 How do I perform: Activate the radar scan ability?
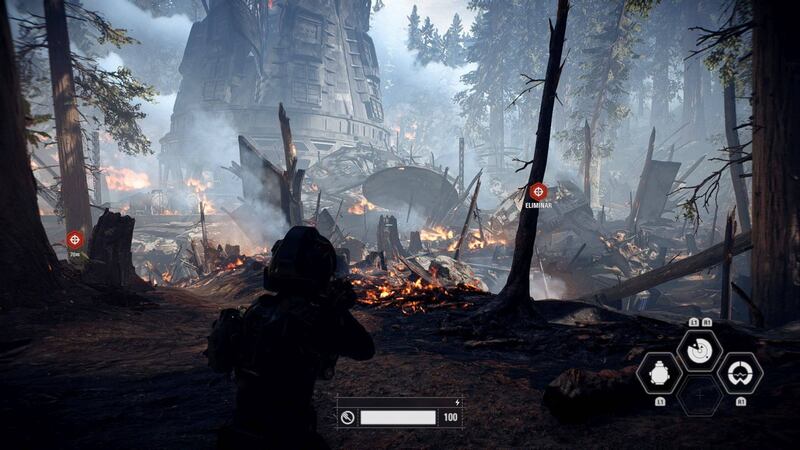click(x=699, y=349)
